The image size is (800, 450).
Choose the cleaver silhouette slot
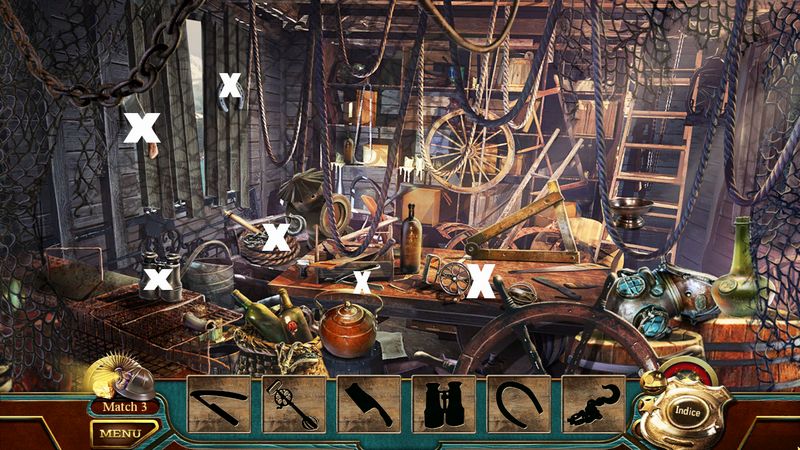369,405
